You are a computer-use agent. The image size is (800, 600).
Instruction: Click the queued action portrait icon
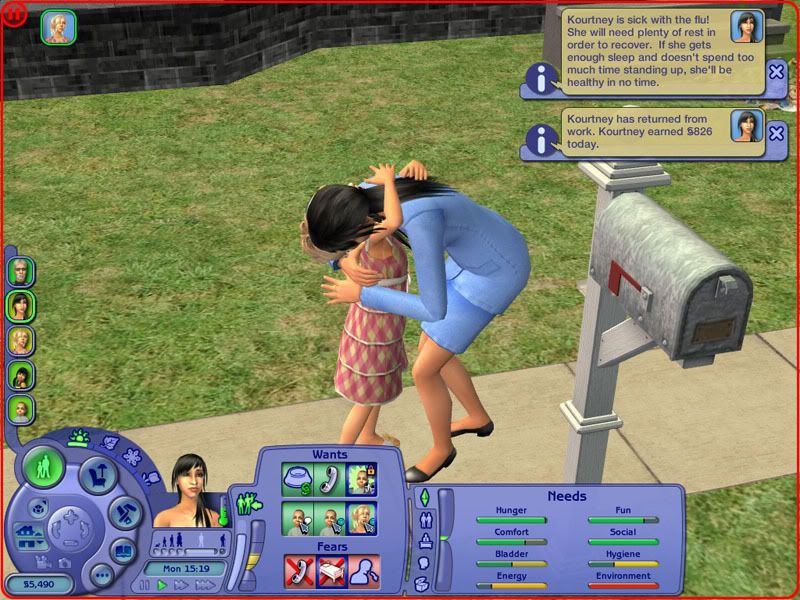pos(56,27)
